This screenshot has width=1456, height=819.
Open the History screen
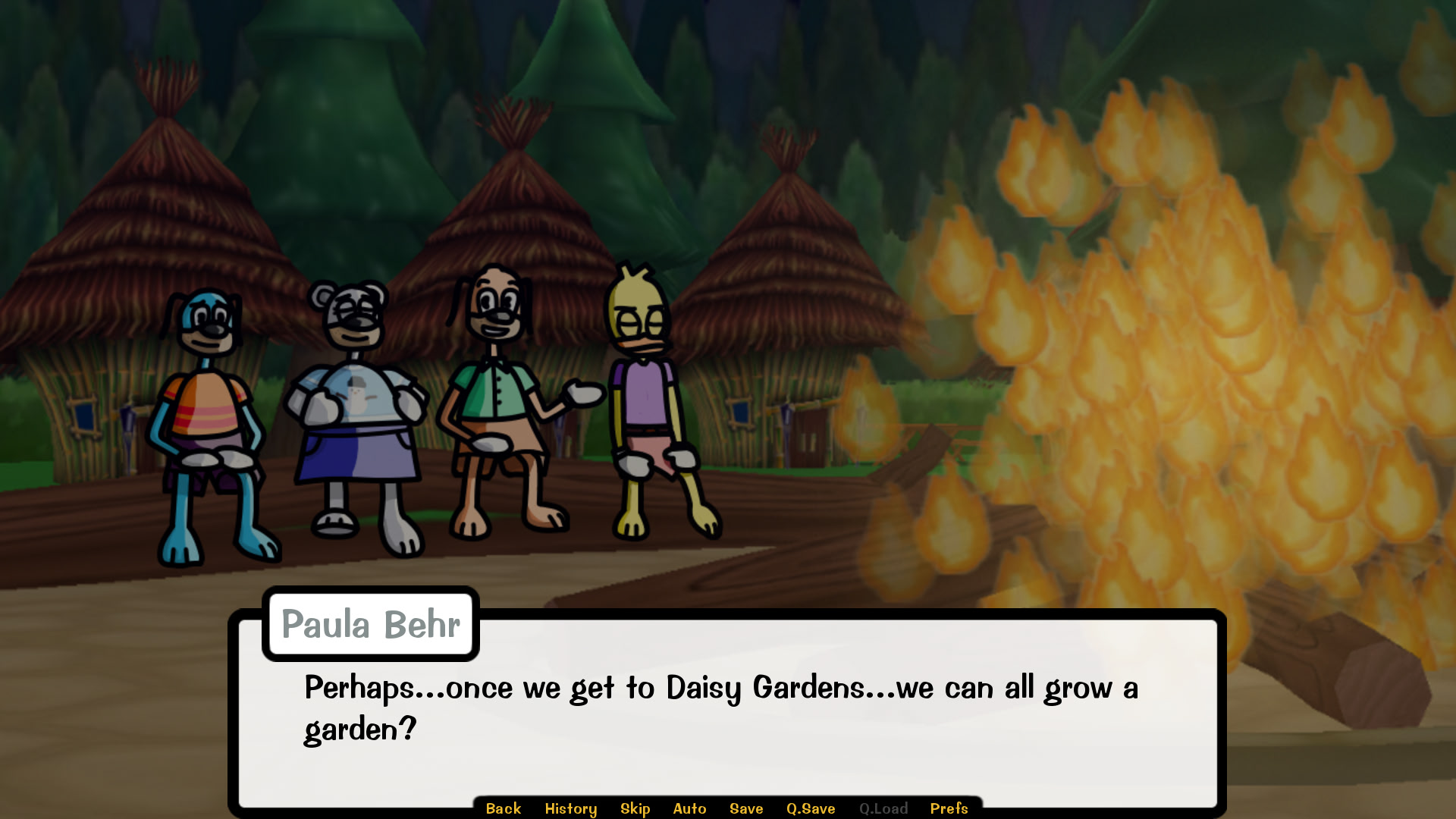pyautogui.click(x=571, y=808)
